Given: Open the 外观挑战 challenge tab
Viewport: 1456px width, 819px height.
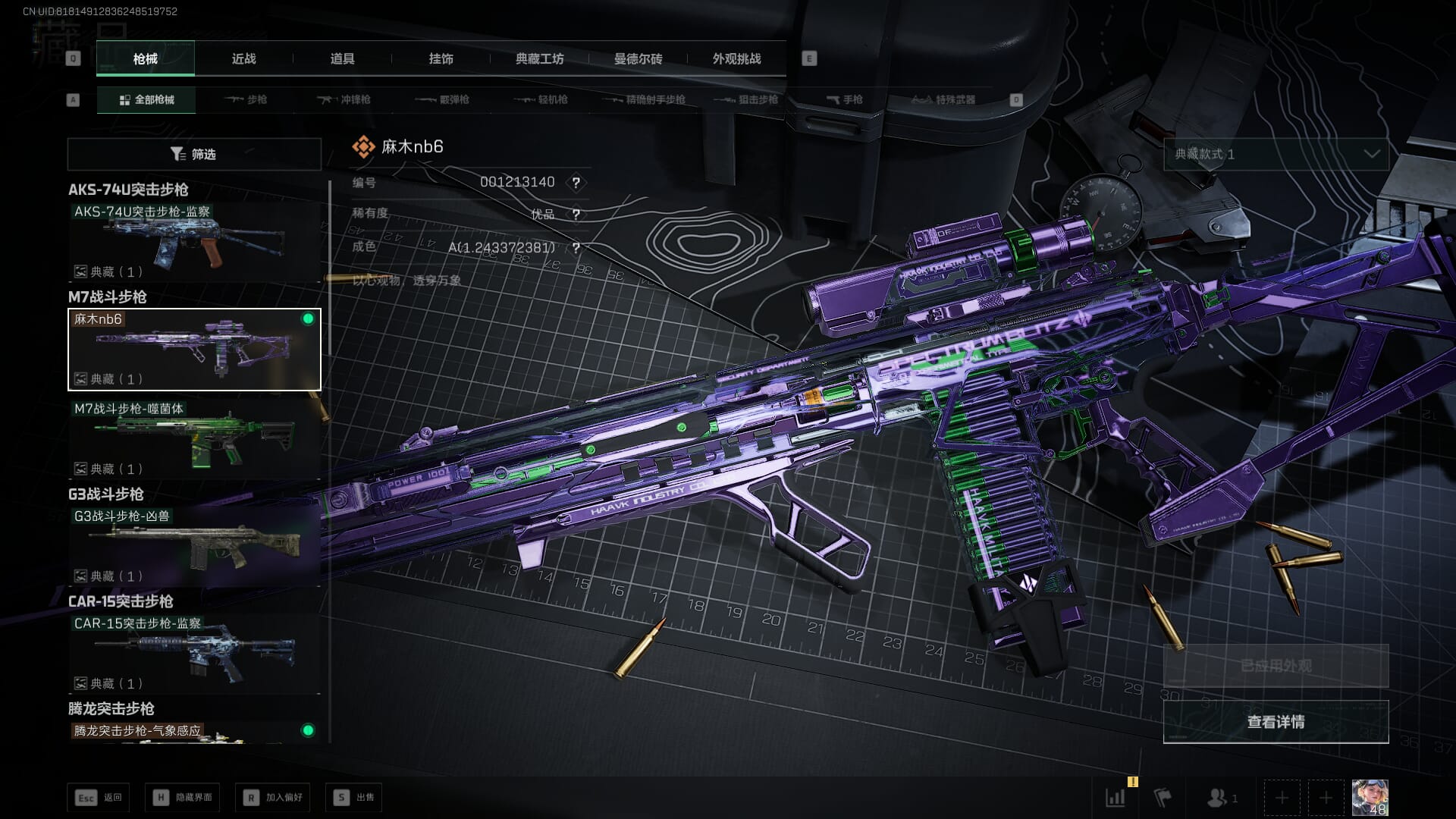Looking at the screenshot, I should tap(736, 58).
